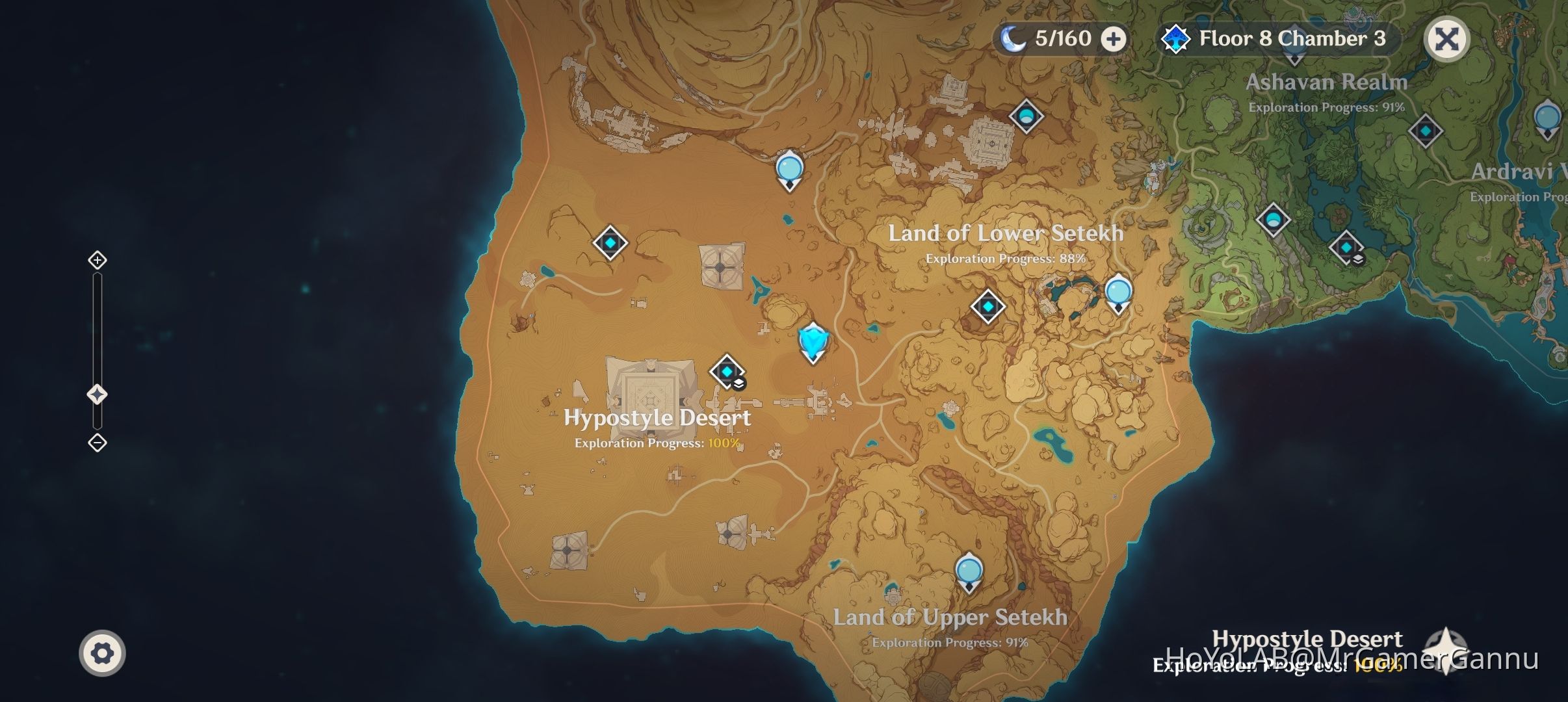
Task: Select the teleport waypoint in western Hypostyle Desert
Action: (610, 242)
